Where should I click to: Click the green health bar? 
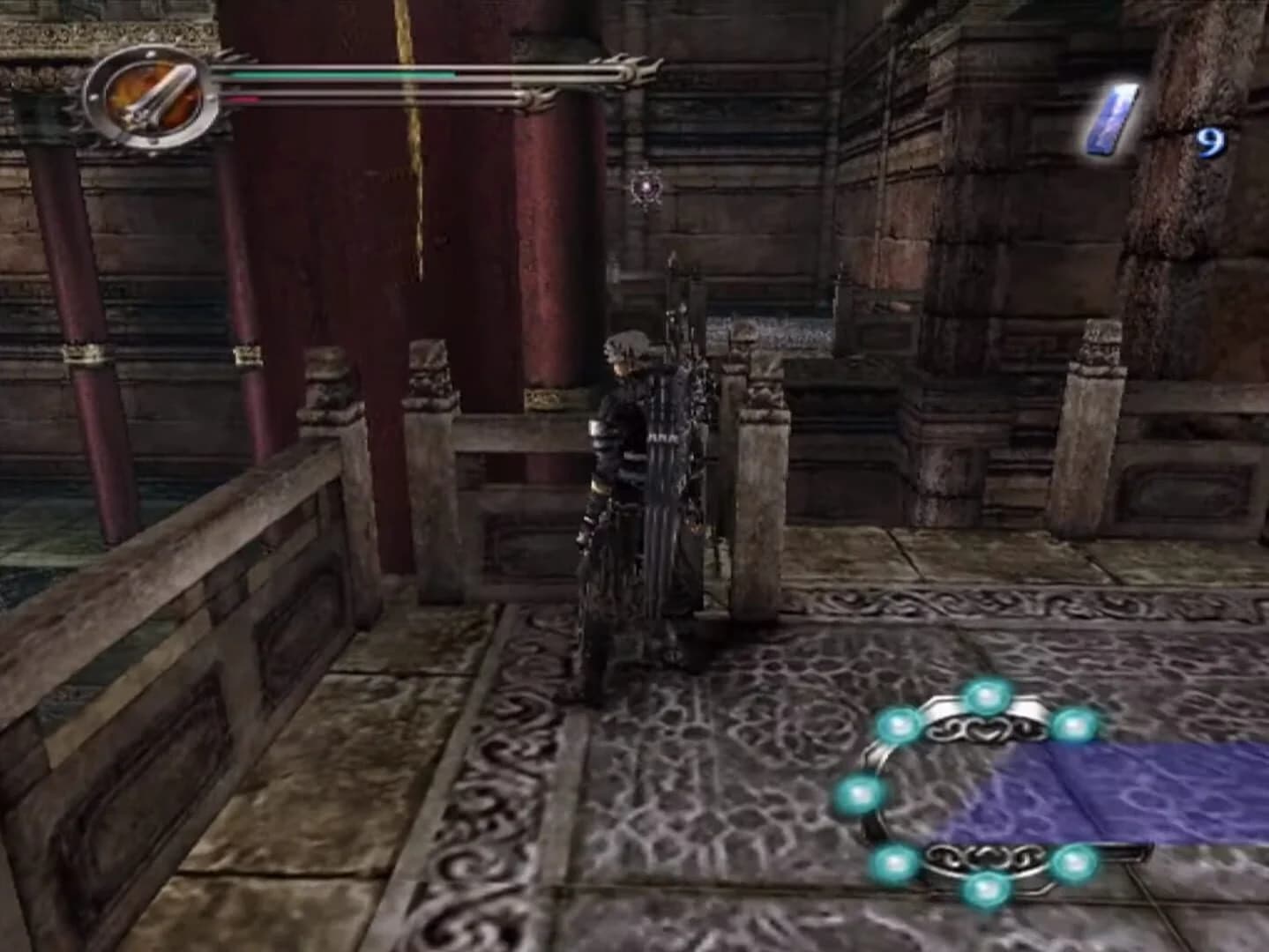(x=344, y=75)
